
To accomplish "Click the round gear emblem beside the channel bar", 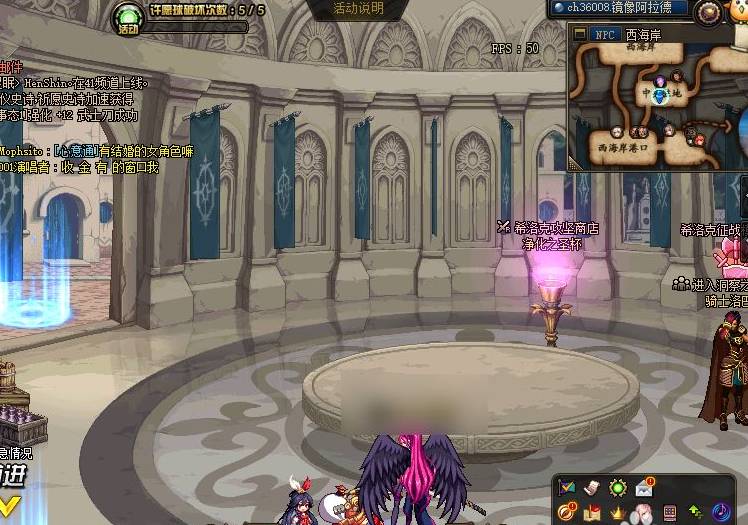I will click(708, 11).
